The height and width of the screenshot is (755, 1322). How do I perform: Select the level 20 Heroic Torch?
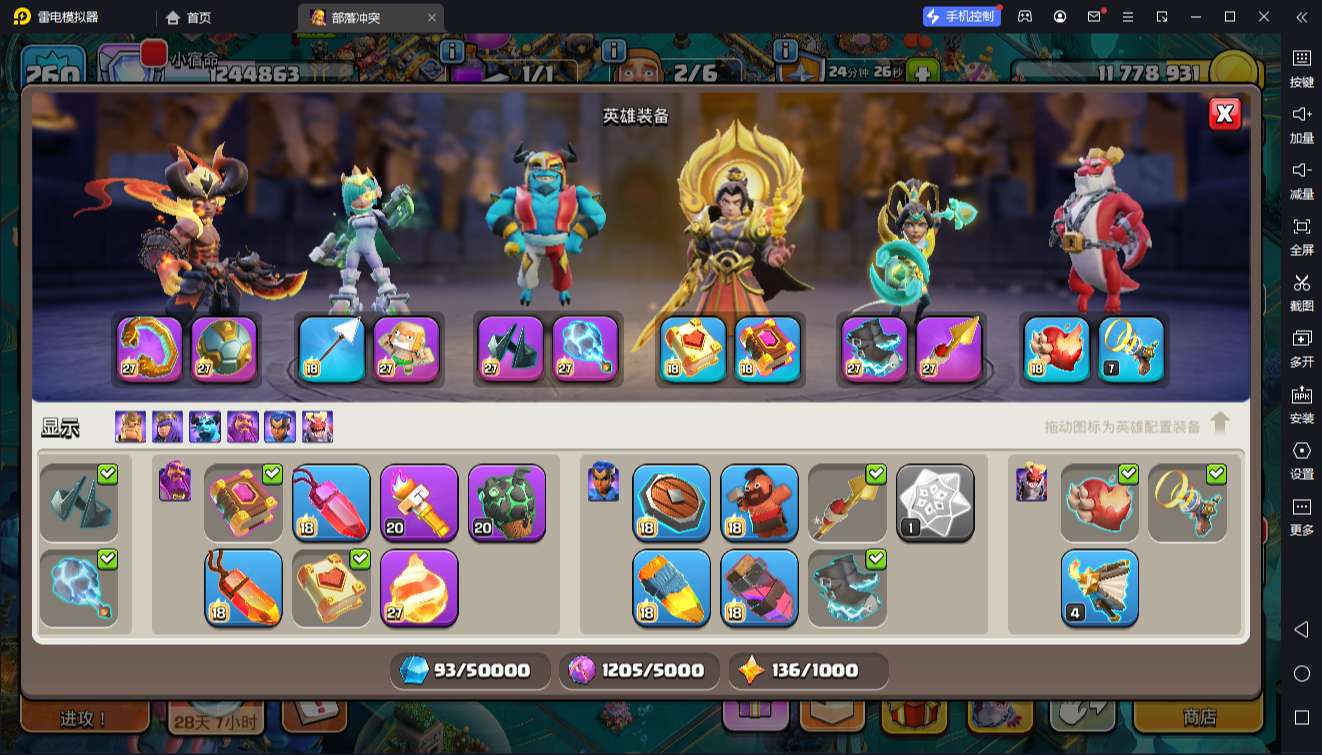click(x=419, y=503)
